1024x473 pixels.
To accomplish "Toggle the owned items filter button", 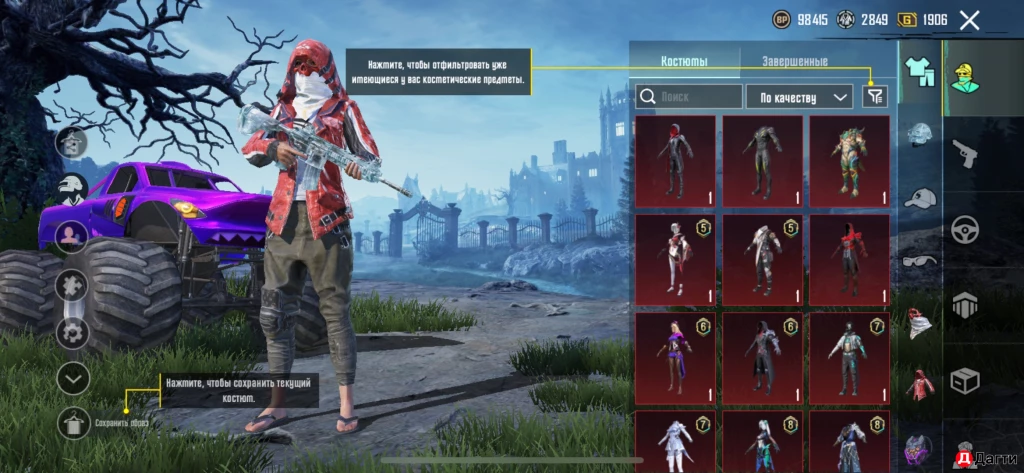I will (875, 96).
